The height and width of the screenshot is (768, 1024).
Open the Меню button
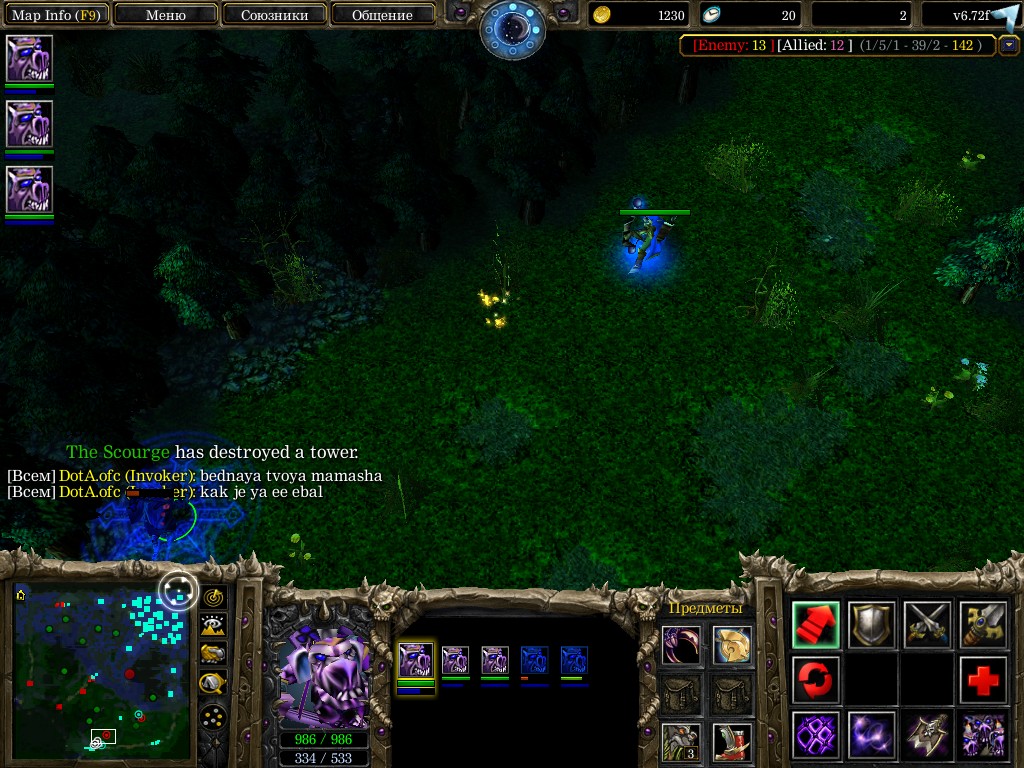pos(166,15)
